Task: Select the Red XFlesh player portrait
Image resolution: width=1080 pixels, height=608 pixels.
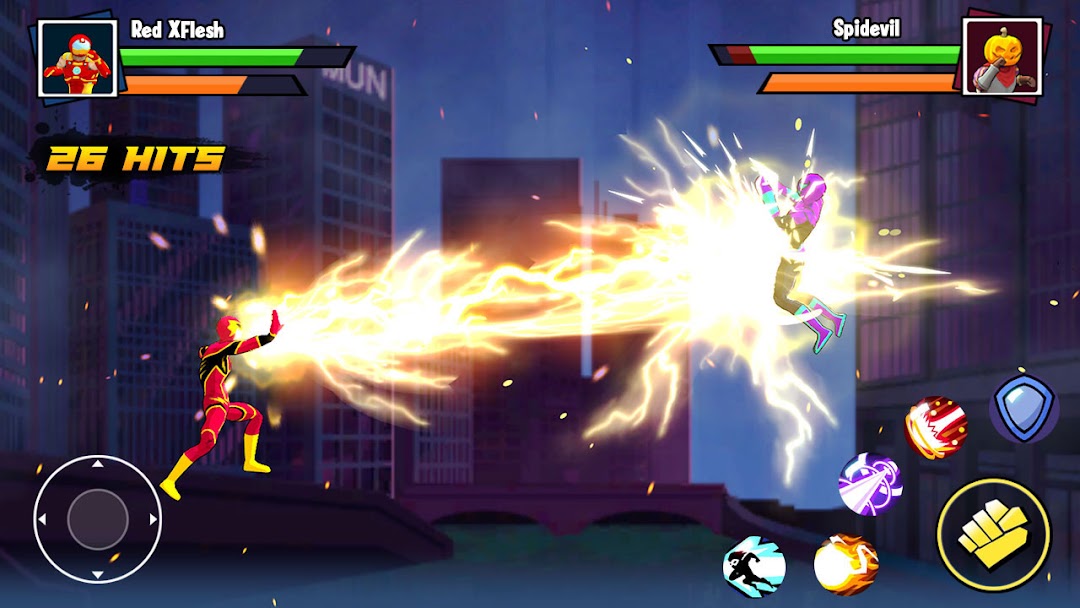Action: (77, 58)
